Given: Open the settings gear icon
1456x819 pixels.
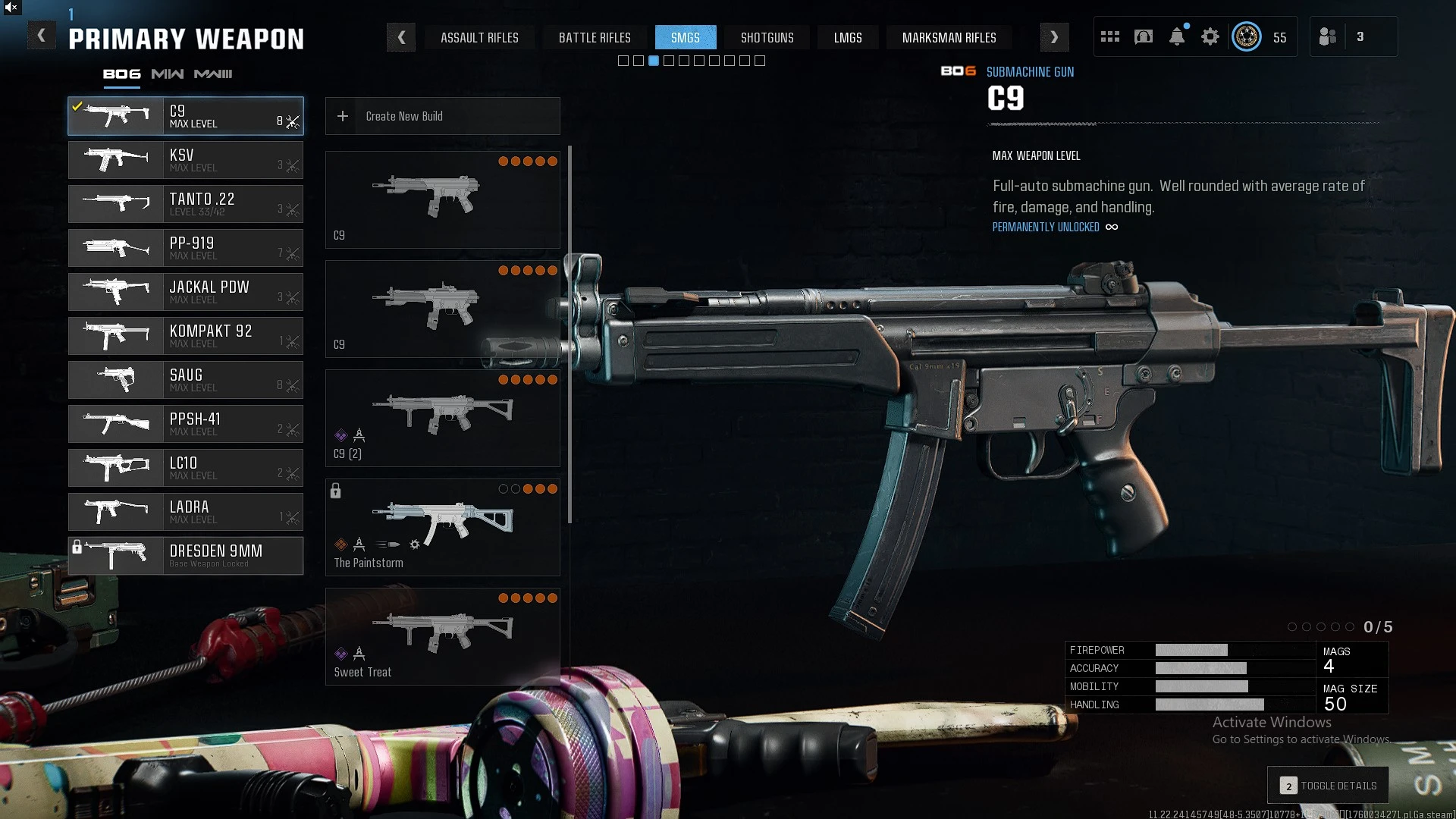Looking at the screenshot, I should coord(1210,36).
